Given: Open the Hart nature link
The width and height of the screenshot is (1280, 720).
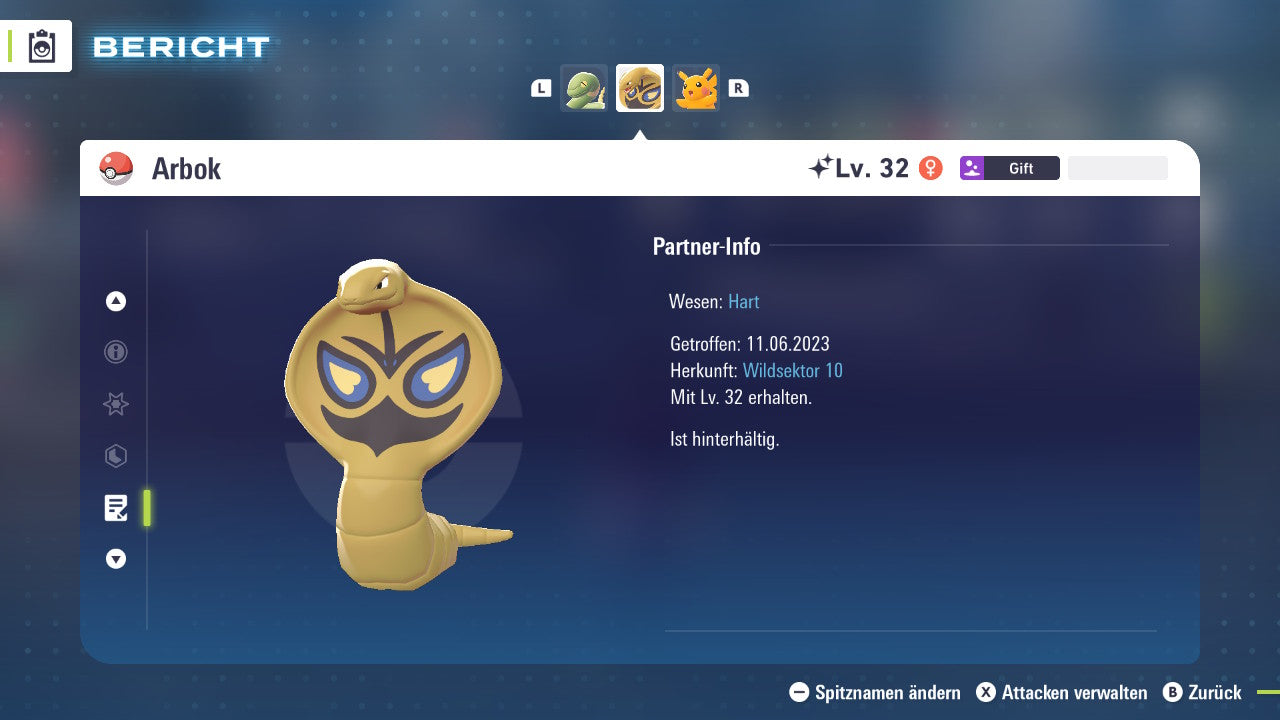Looking at the screenshot, I should pos(743,301).
